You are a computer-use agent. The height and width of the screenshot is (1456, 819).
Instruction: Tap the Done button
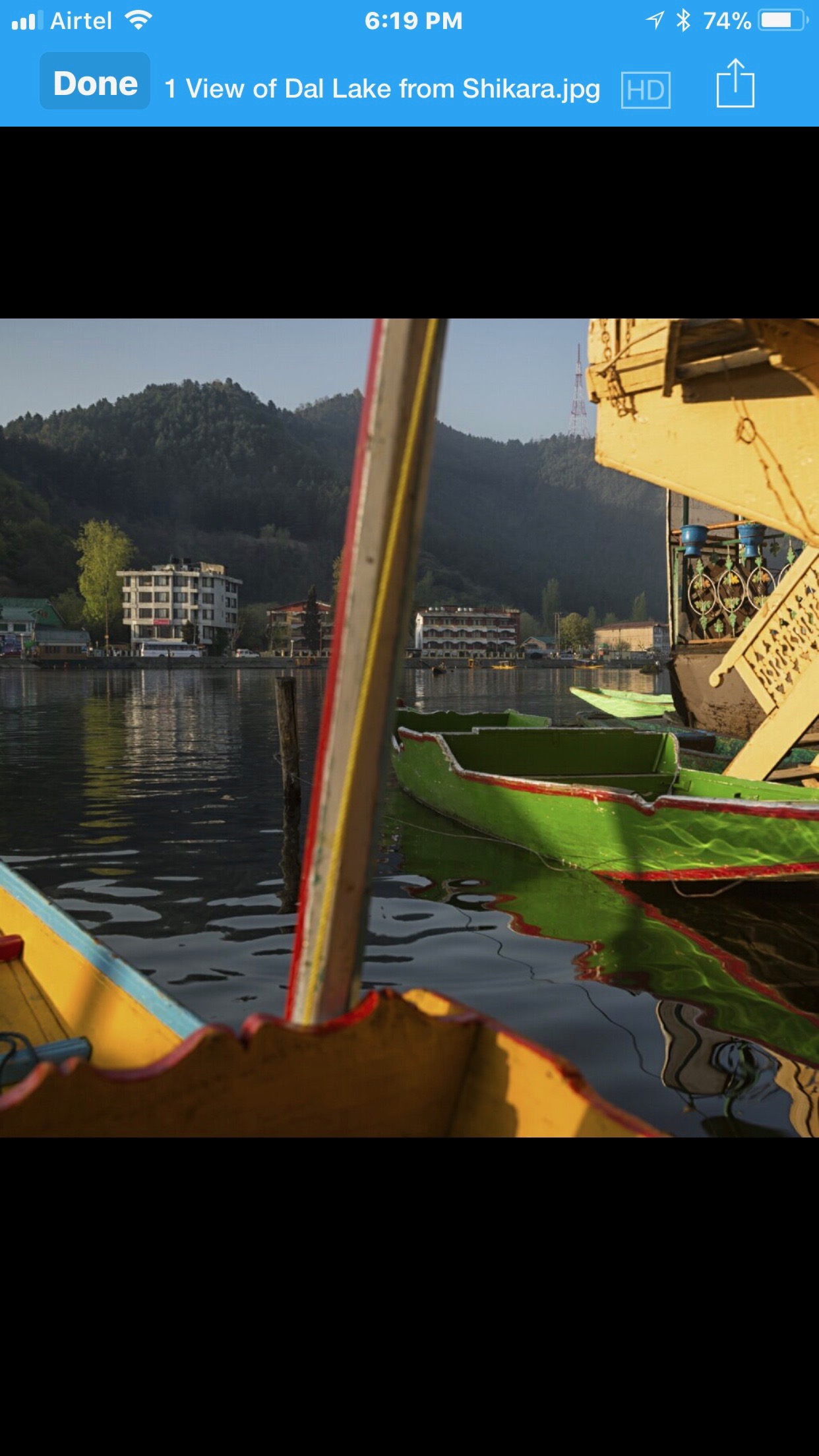point(95,83)
